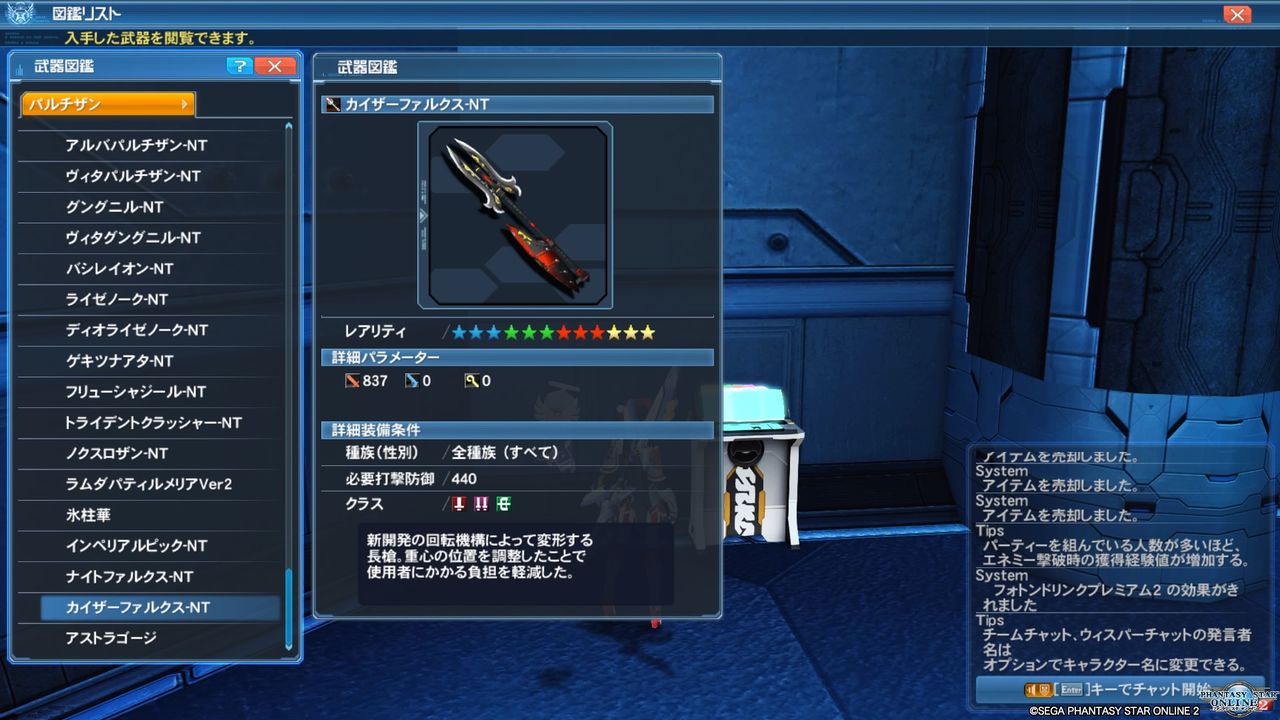Switch to the パルチザン weapon category tab
Viewport: 1280px width, 720px height.
pyautogui.click(x=100, y=103)
